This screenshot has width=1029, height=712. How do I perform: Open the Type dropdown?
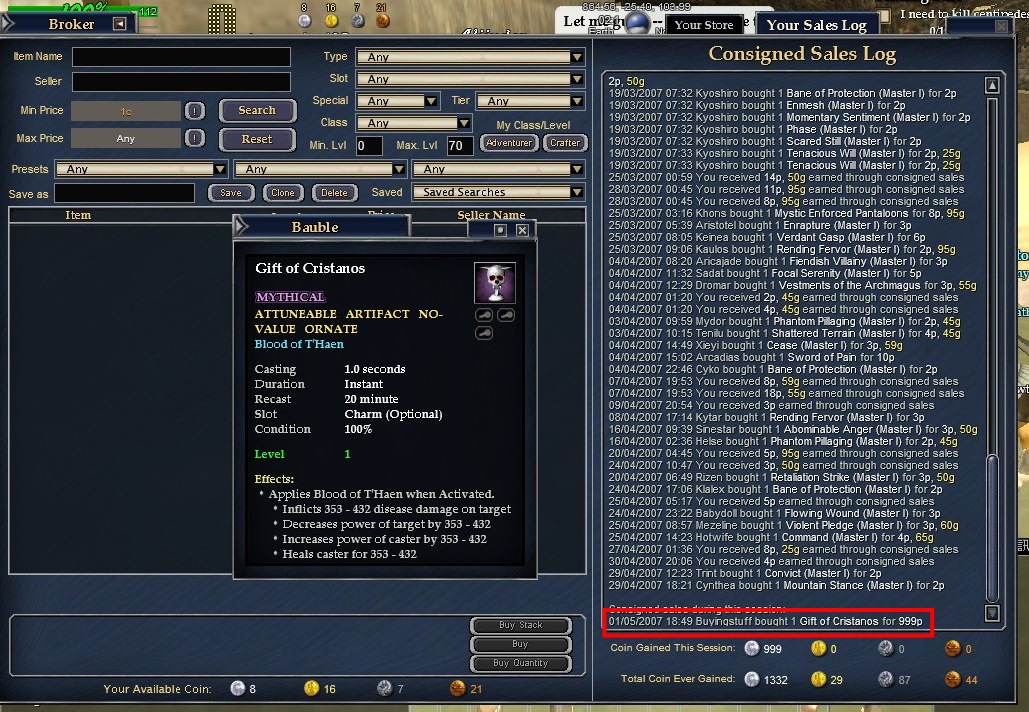(470, 57)
